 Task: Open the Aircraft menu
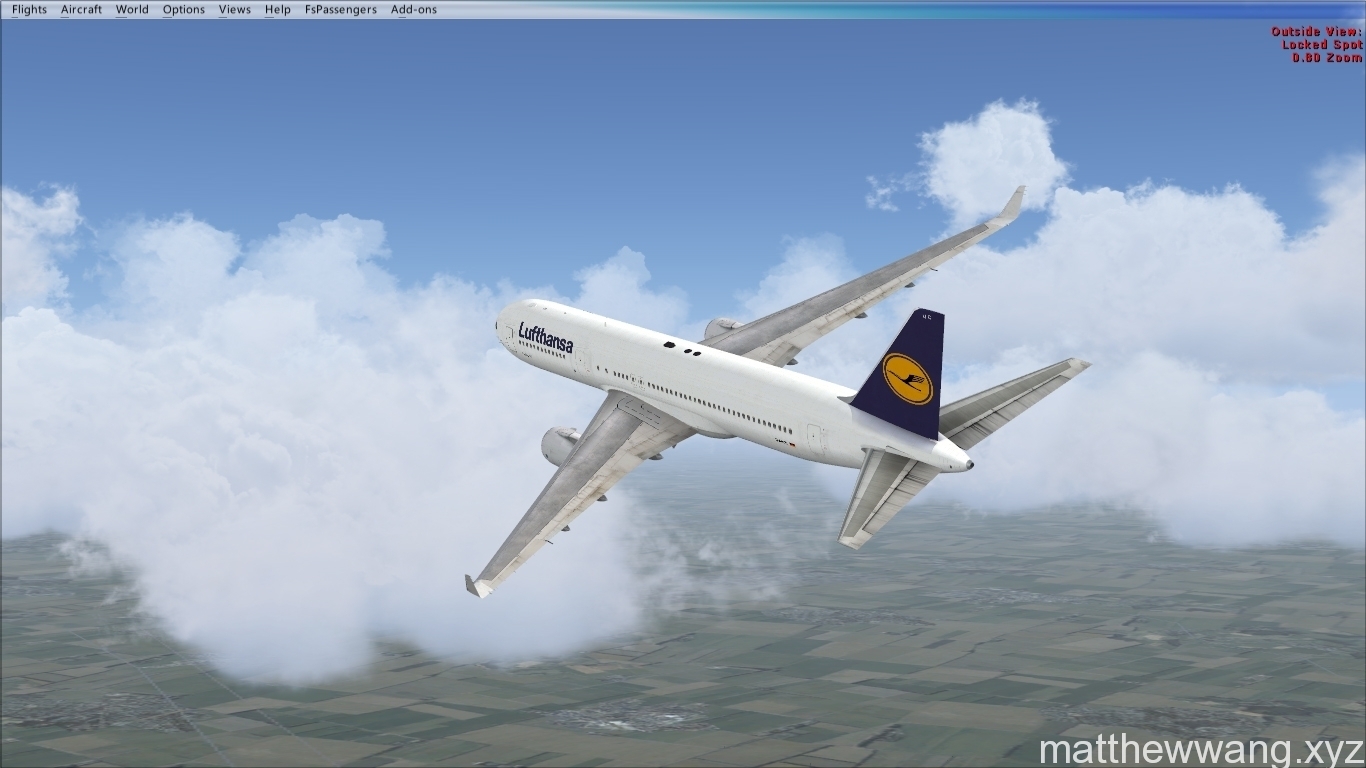point(81,10)
